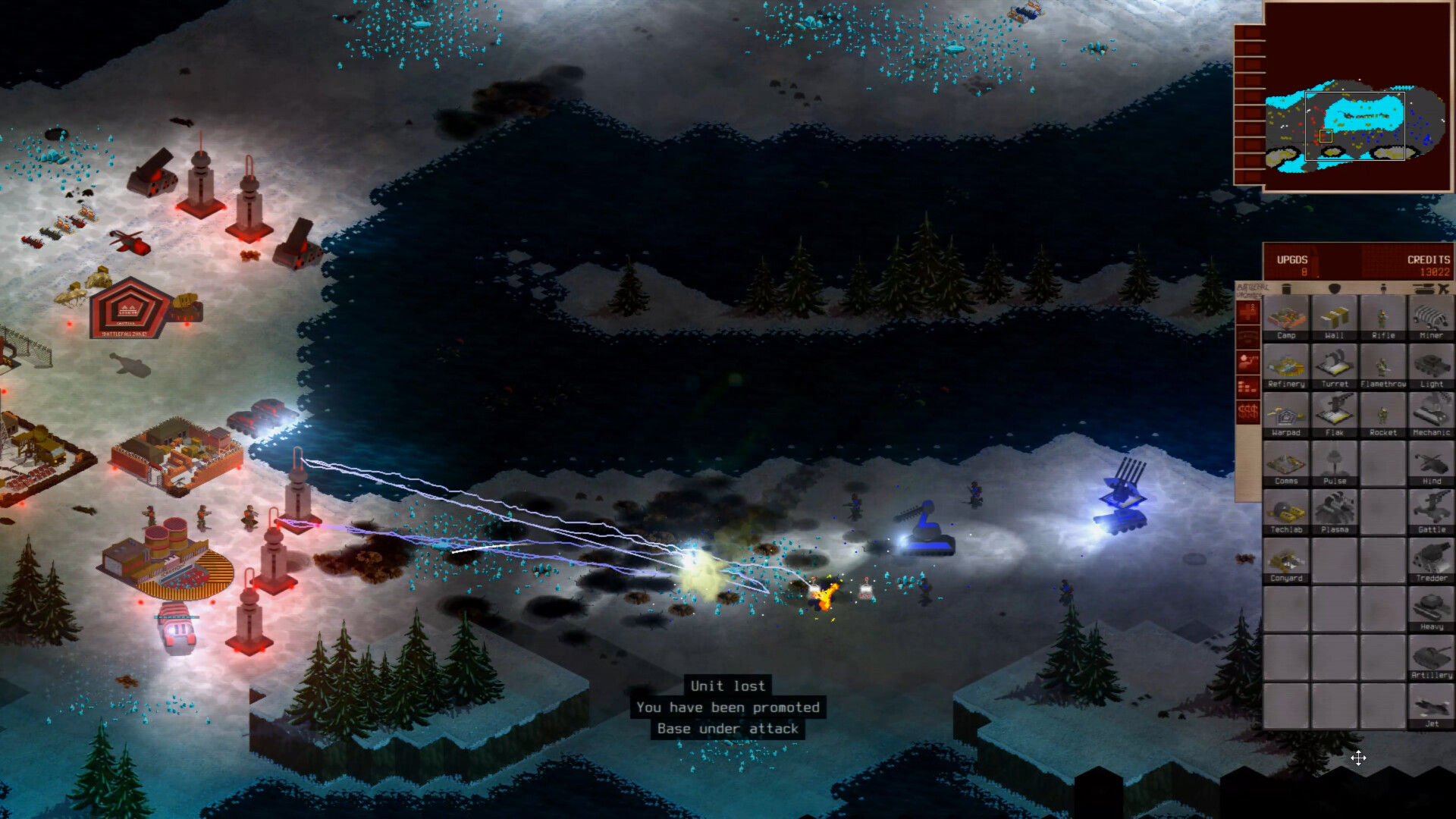The width and height of the screenshot is (1456, 819).
Task: Select the Camp building in the build menu
Action: coord(1287,317)
